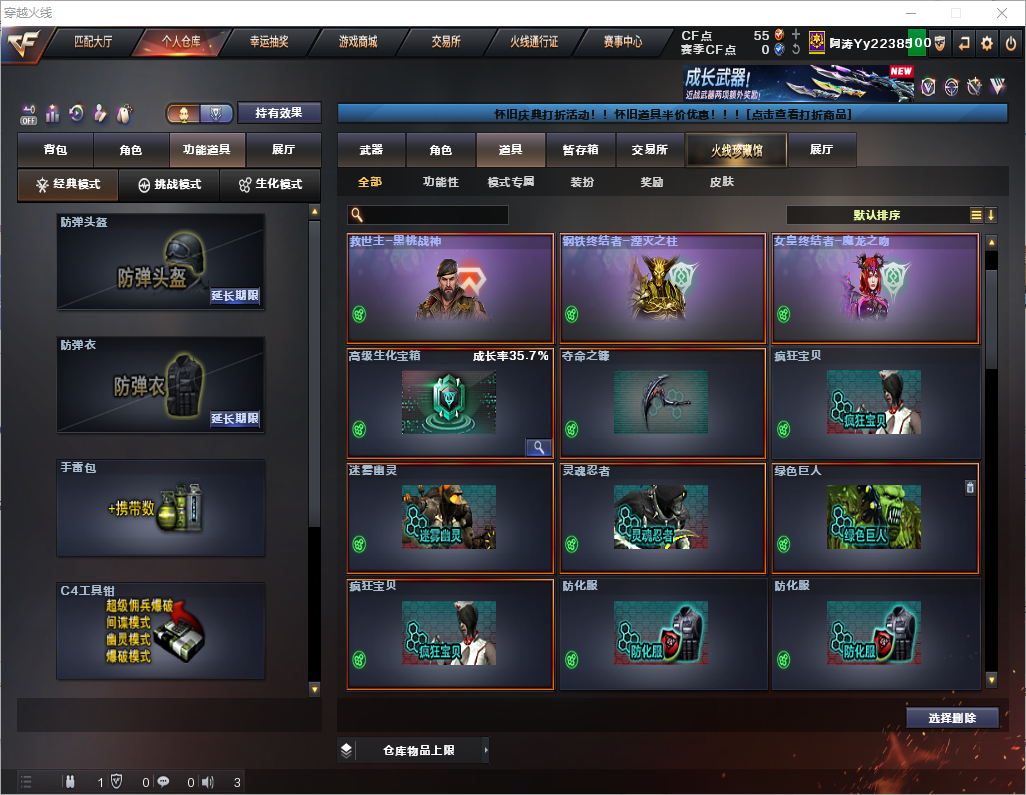Open the 游戏商城 game store
The width and height of the screenshot is (1026, 795).
pos(358,42)
